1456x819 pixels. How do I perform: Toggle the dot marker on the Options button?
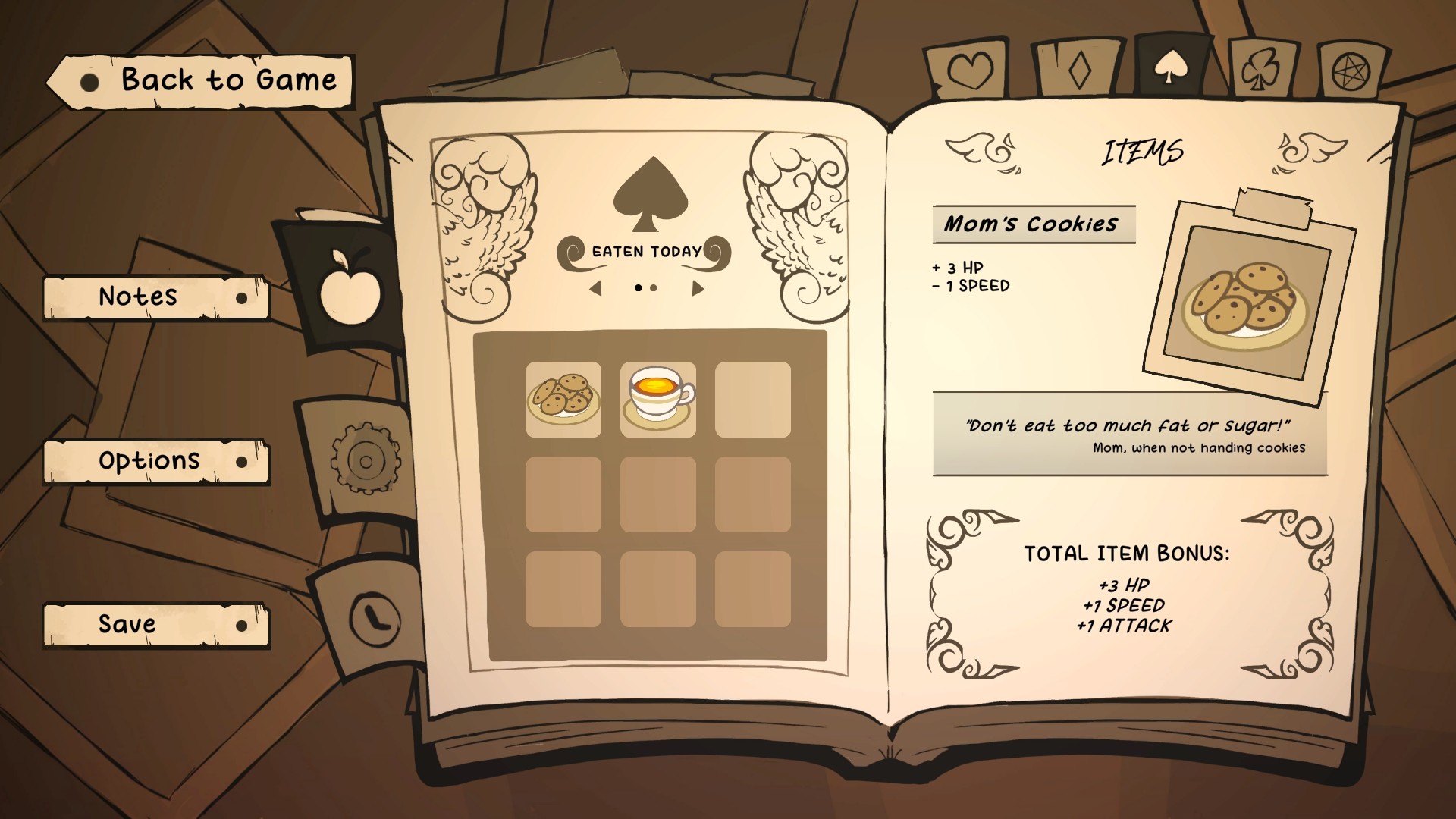click(x=243, y=462)
